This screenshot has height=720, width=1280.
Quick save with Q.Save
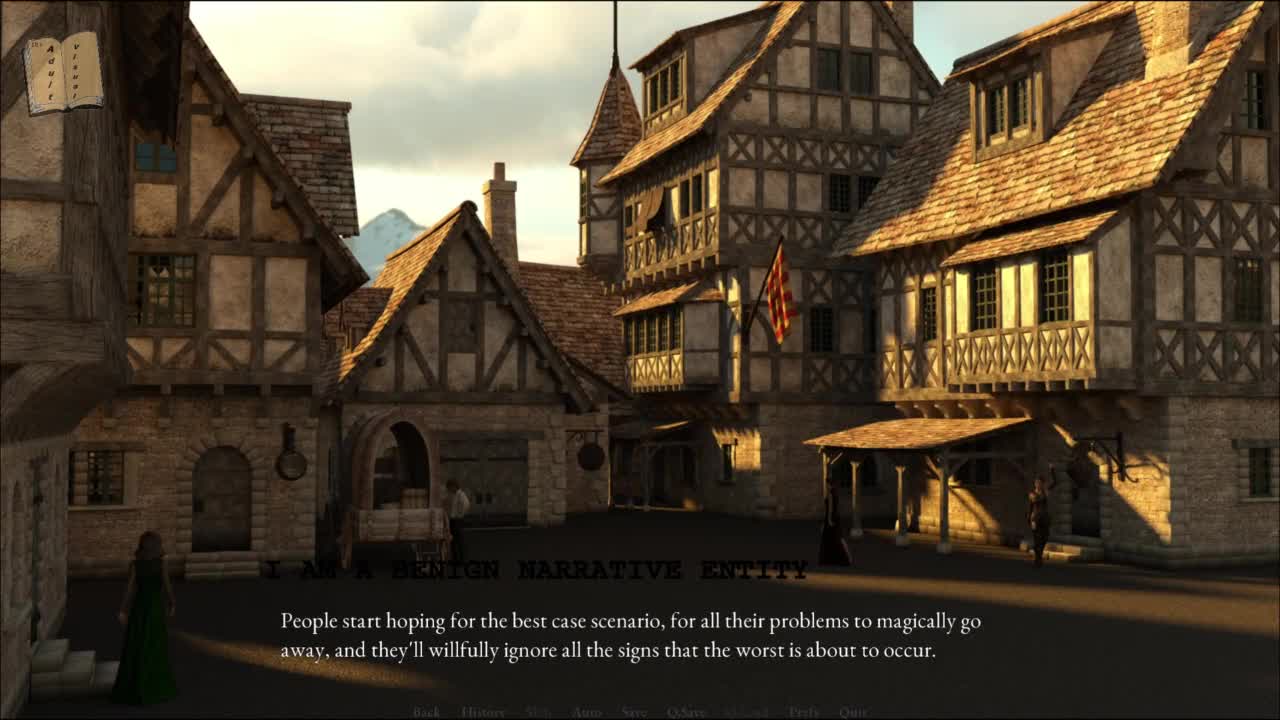click(686, 712)
